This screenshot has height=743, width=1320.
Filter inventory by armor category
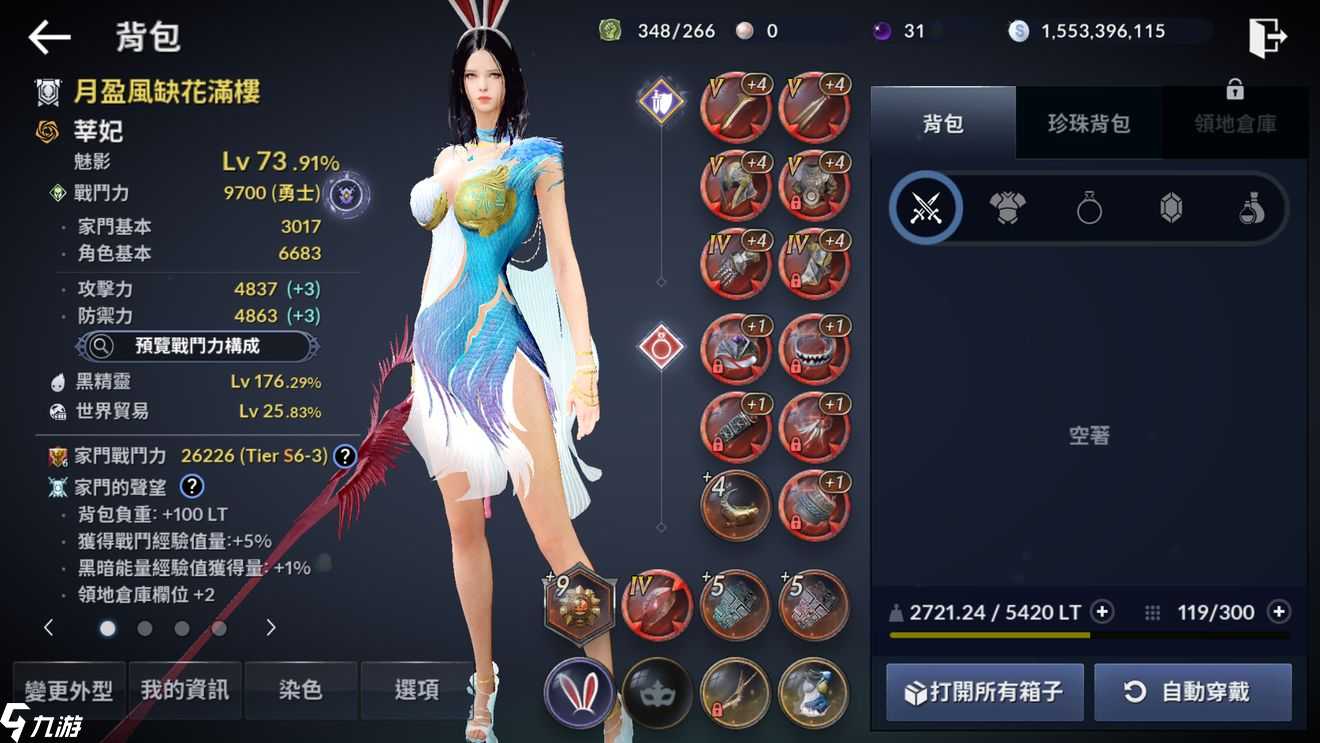point(1007,210)
